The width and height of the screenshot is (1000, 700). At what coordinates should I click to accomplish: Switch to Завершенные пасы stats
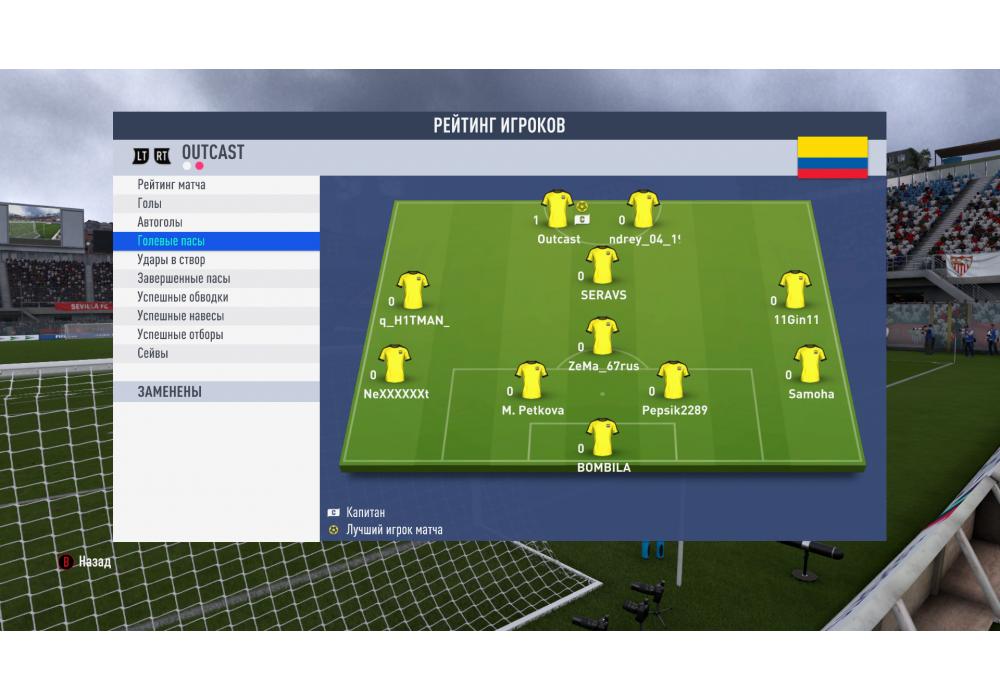pos(216,279)
